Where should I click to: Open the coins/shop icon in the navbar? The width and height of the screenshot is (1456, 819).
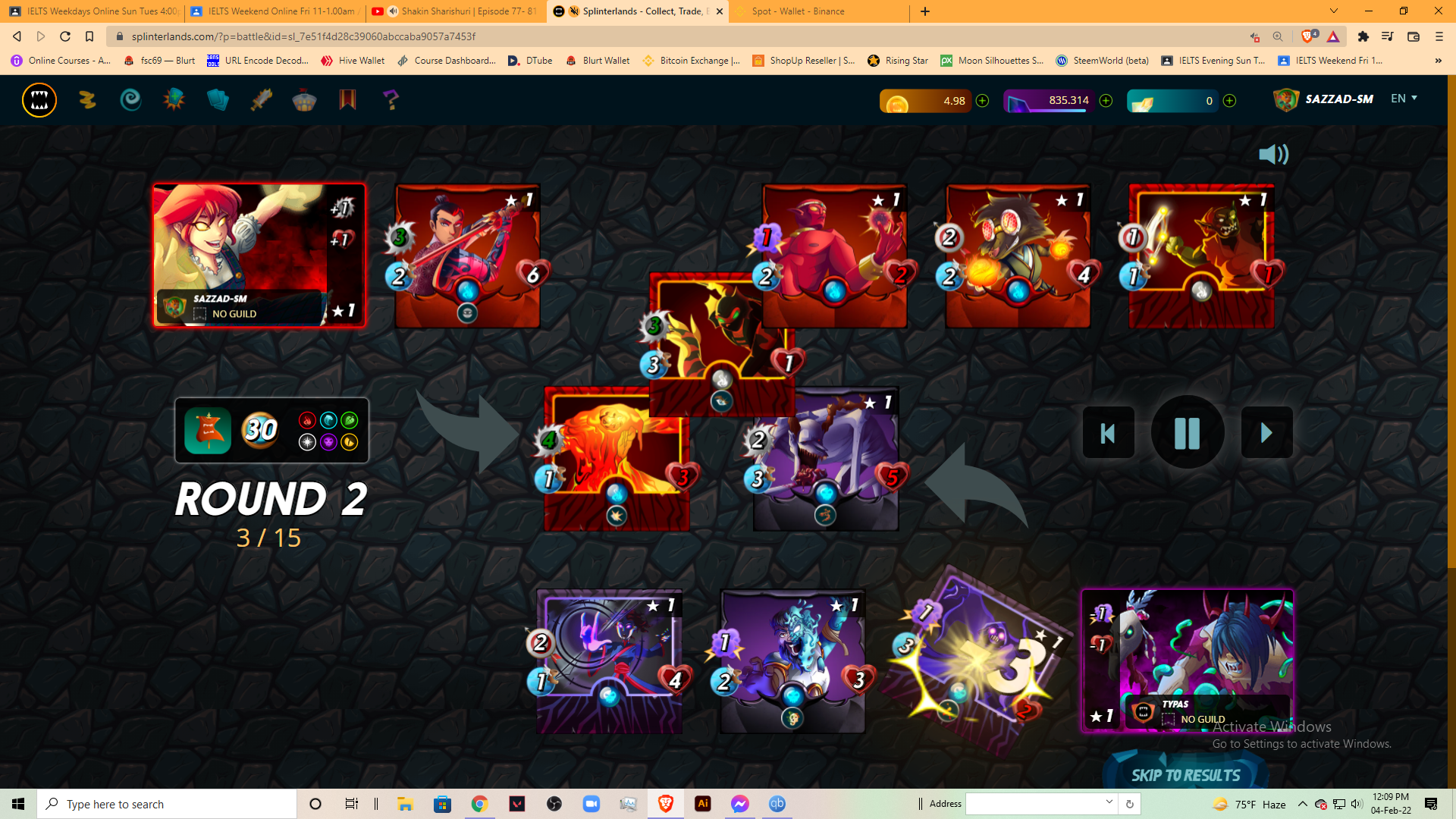coord(86,99)
